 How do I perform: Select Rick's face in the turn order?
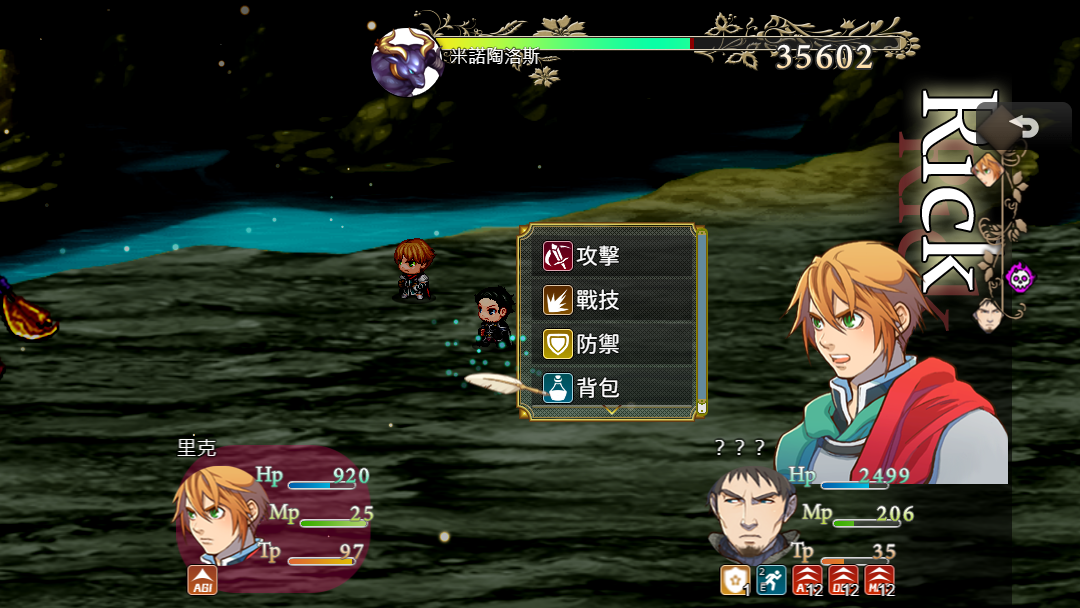(x=988, y=169)
